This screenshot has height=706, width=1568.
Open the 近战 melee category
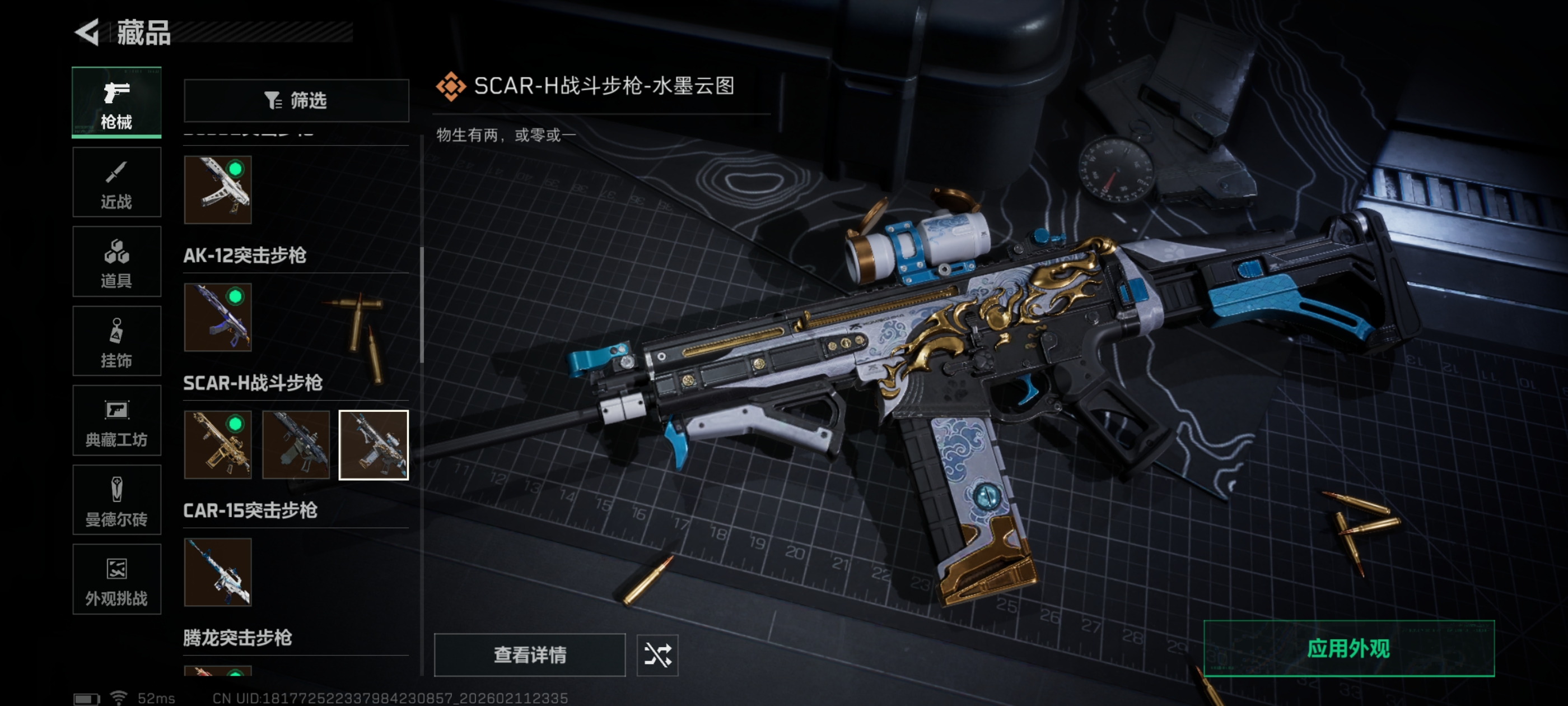pyautogui.click(x=116, y=182)
